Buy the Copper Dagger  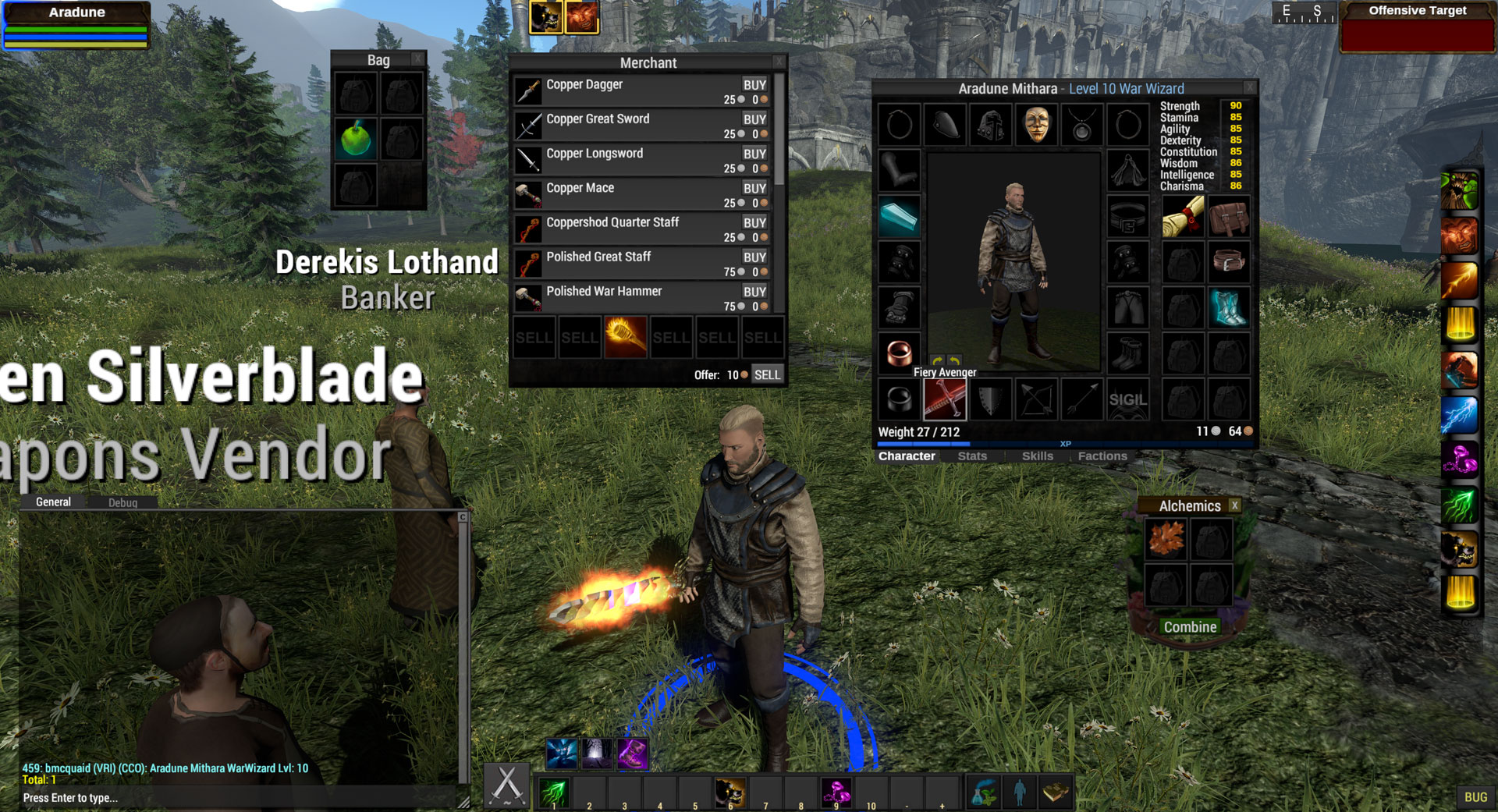(x=754, y=85)
